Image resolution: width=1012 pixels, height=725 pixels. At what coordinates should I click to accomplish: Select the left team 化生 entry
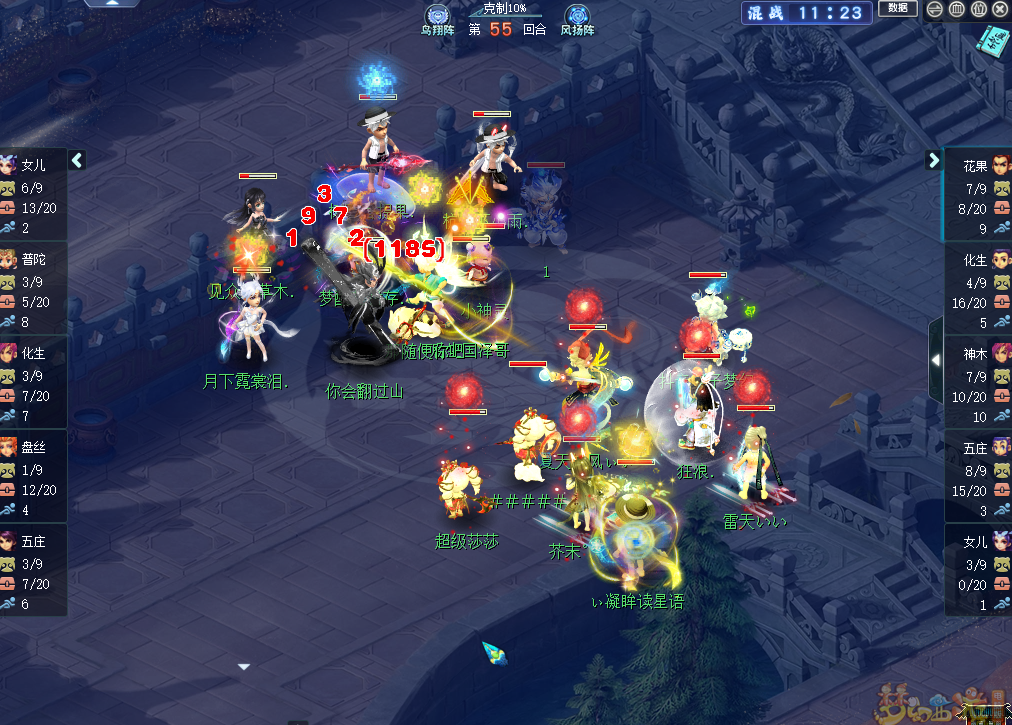click(x=33, y=382)
